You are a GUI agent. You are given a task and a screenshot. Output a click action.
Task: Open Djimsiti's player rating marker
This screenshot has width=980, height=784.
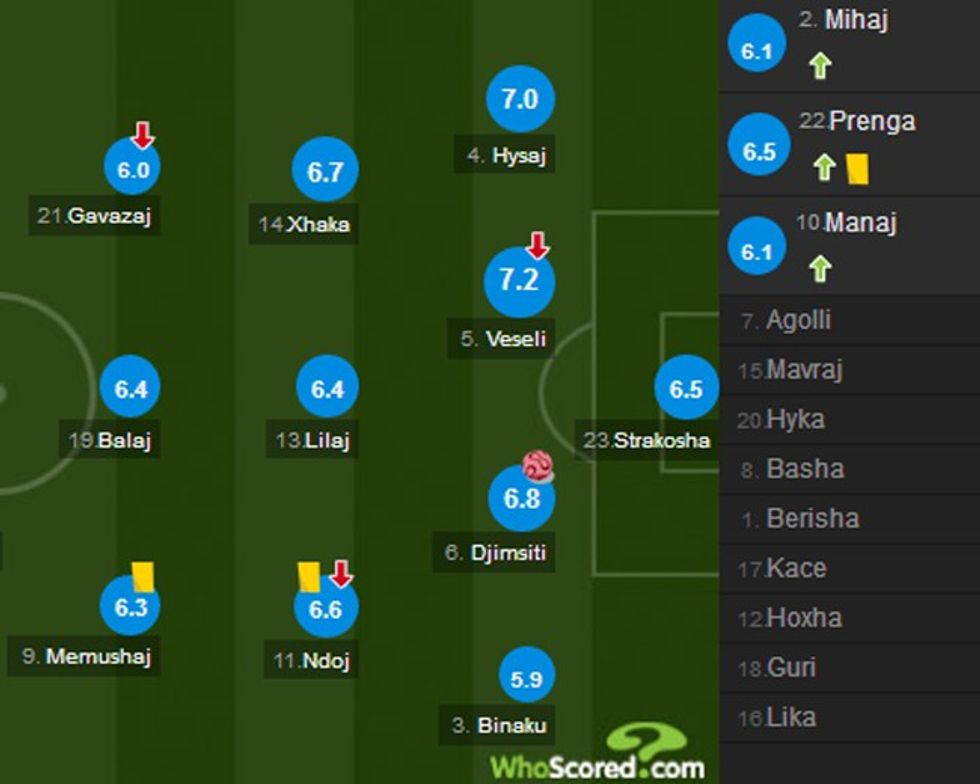point(521,498)
